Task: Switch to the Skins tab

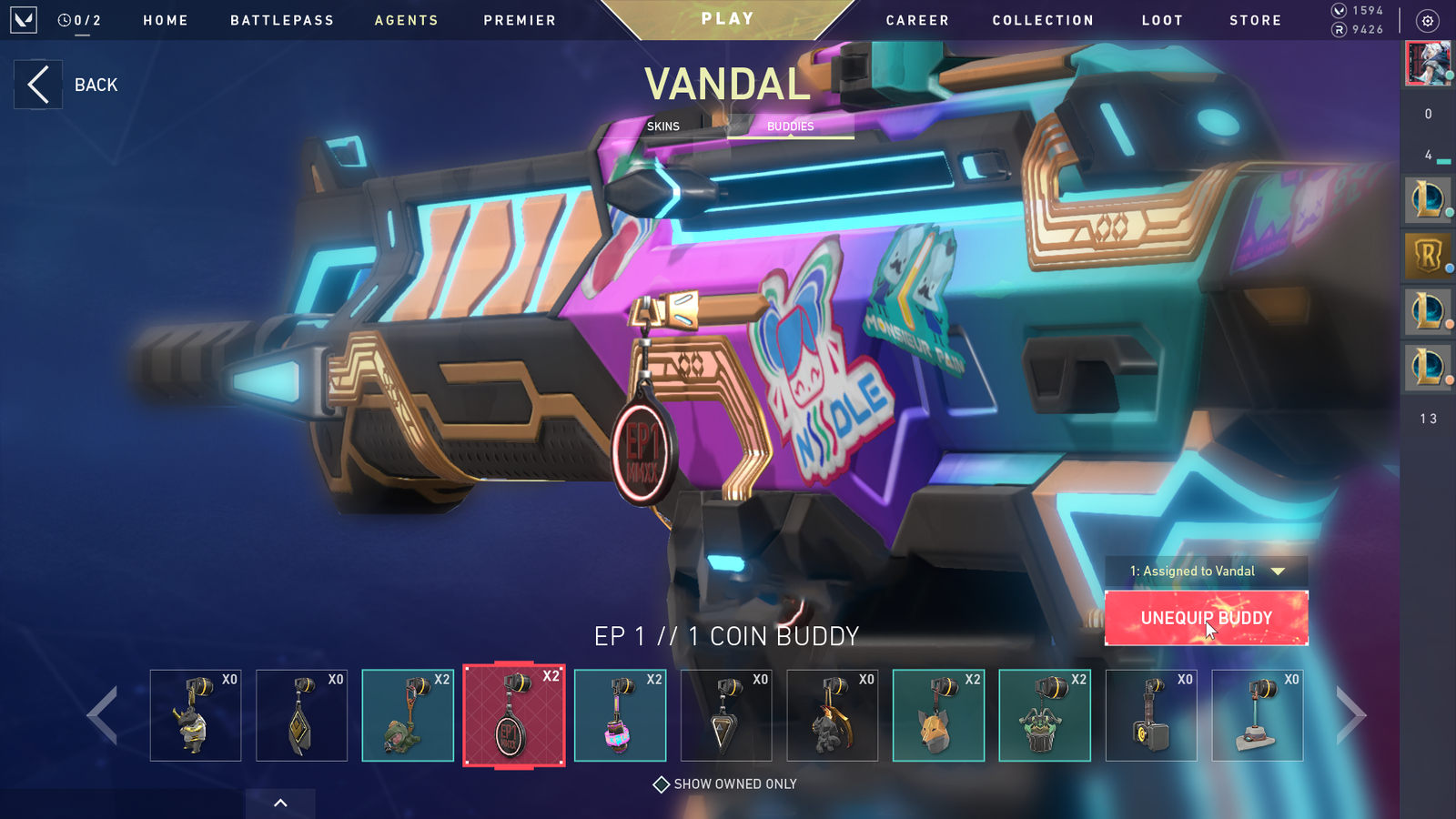Action: coord(662,126)
